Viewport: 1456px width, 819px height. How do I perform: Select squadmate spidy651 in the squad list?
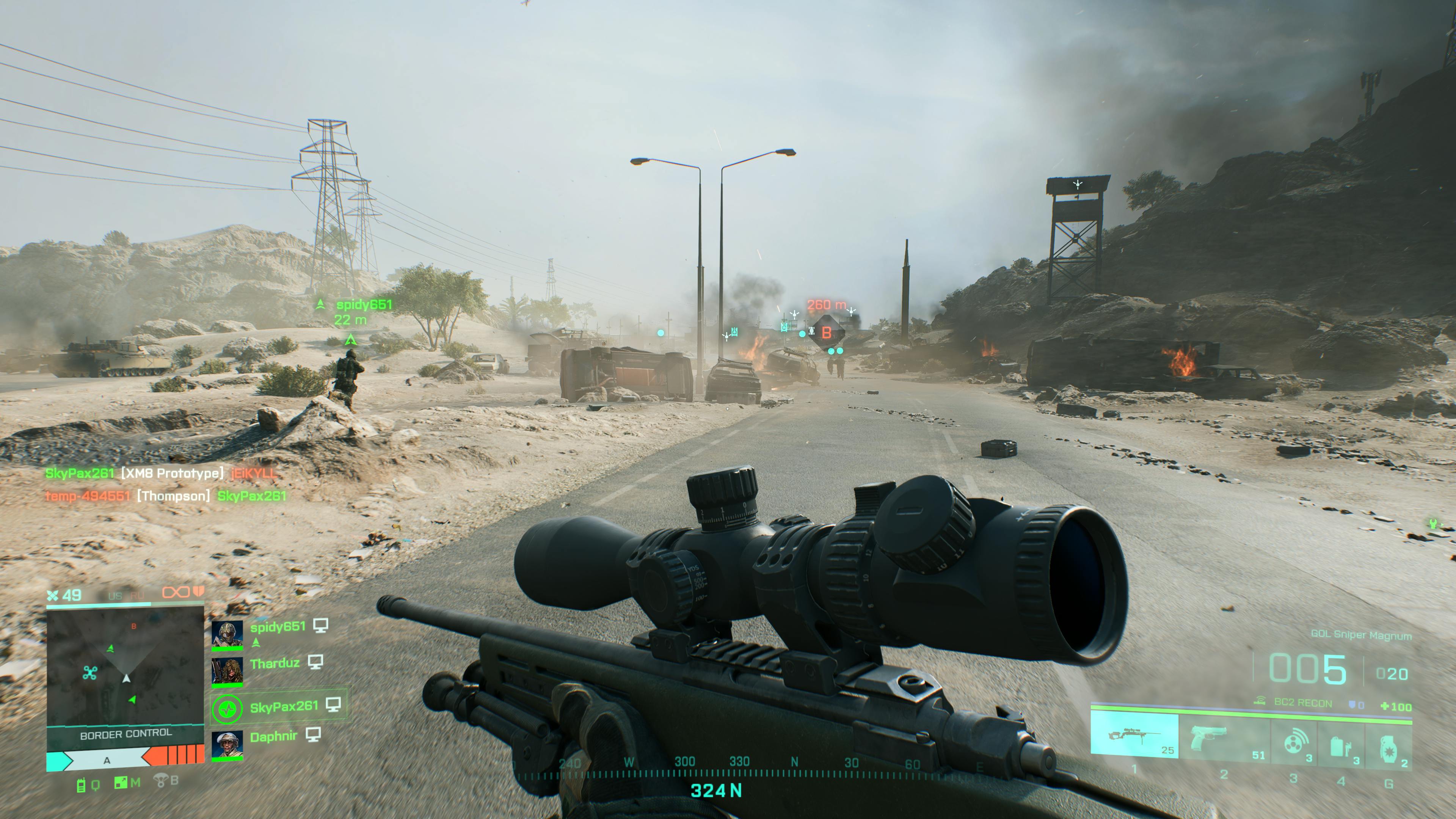click(x=278, y=627)
